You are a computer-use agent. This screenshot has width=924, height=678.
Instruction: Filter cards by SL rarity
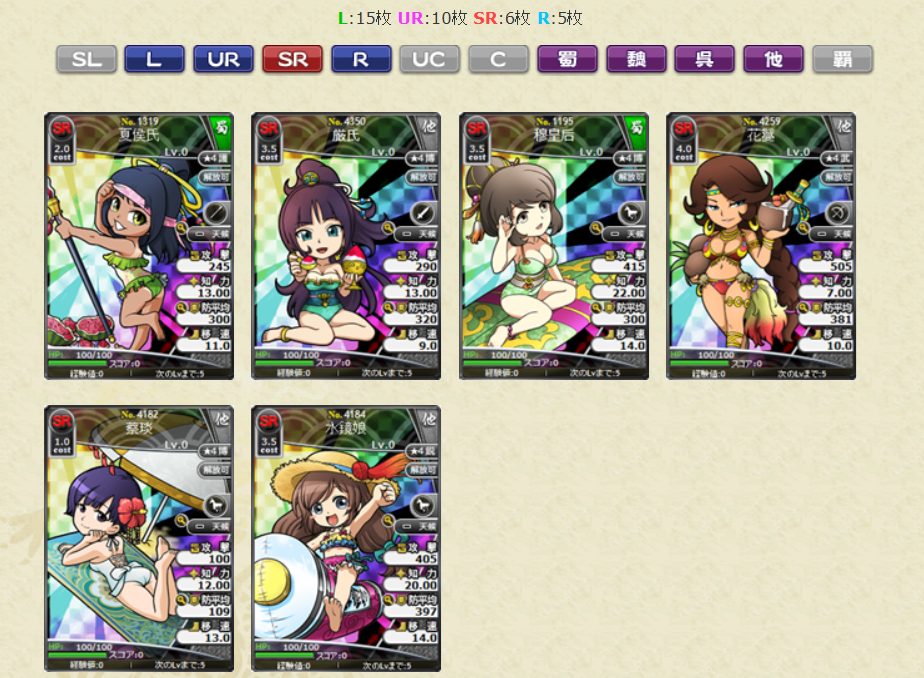pos(86,59)
